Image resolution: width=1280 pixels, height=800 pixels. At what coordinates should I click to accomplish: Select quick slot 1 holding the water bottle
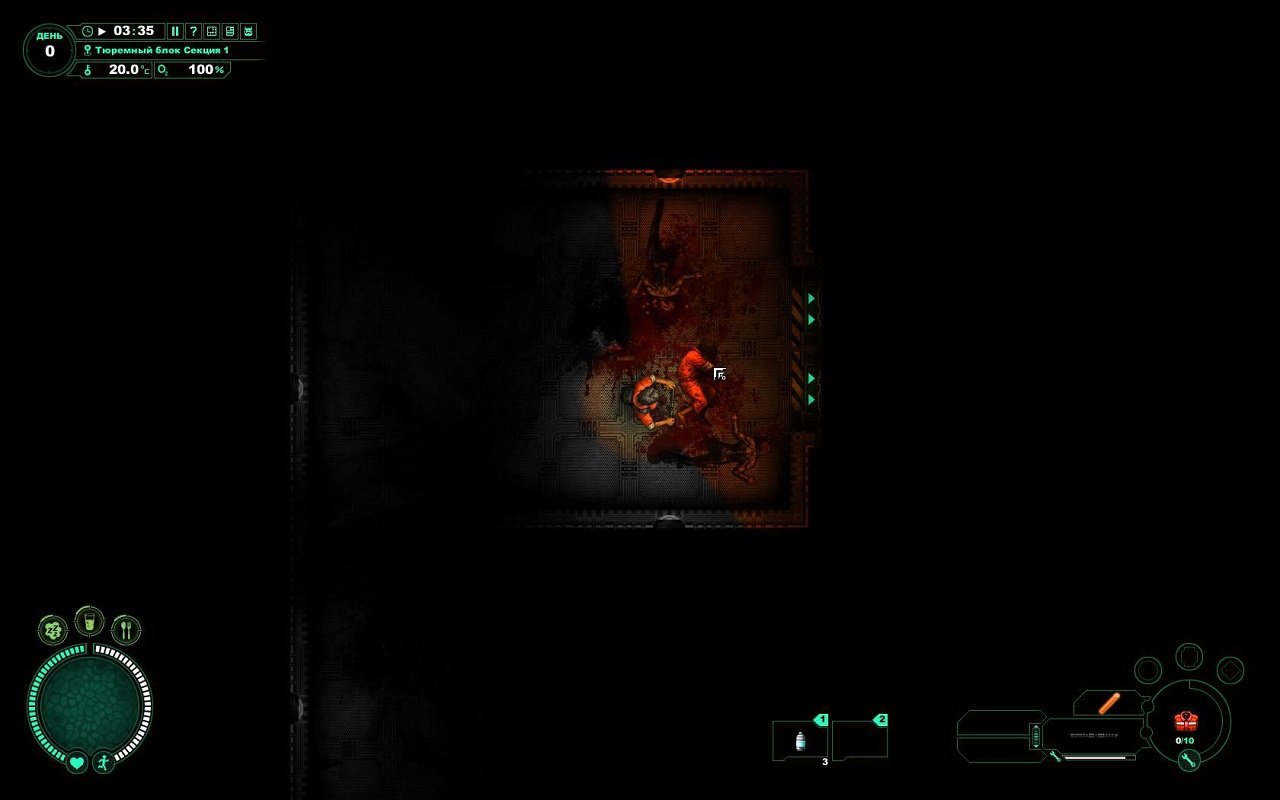tap(799, 738)
